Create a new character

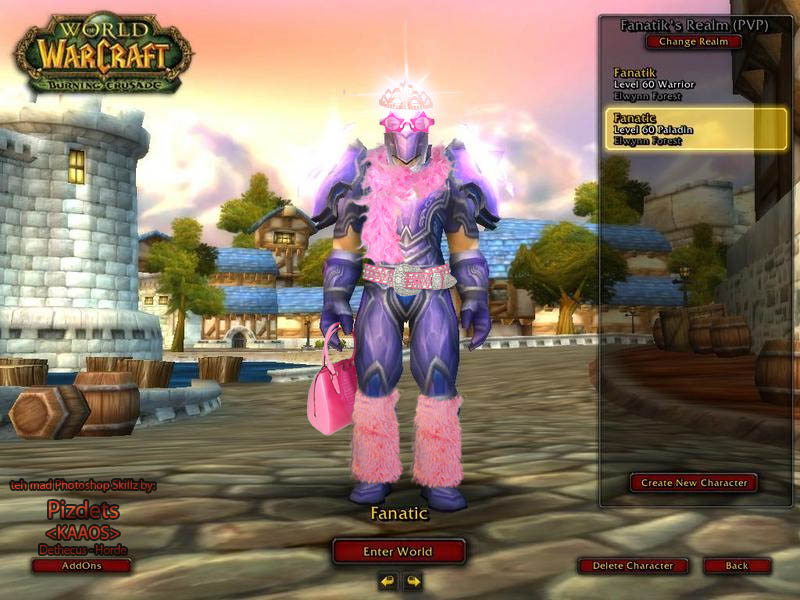(x=694, y=483)
